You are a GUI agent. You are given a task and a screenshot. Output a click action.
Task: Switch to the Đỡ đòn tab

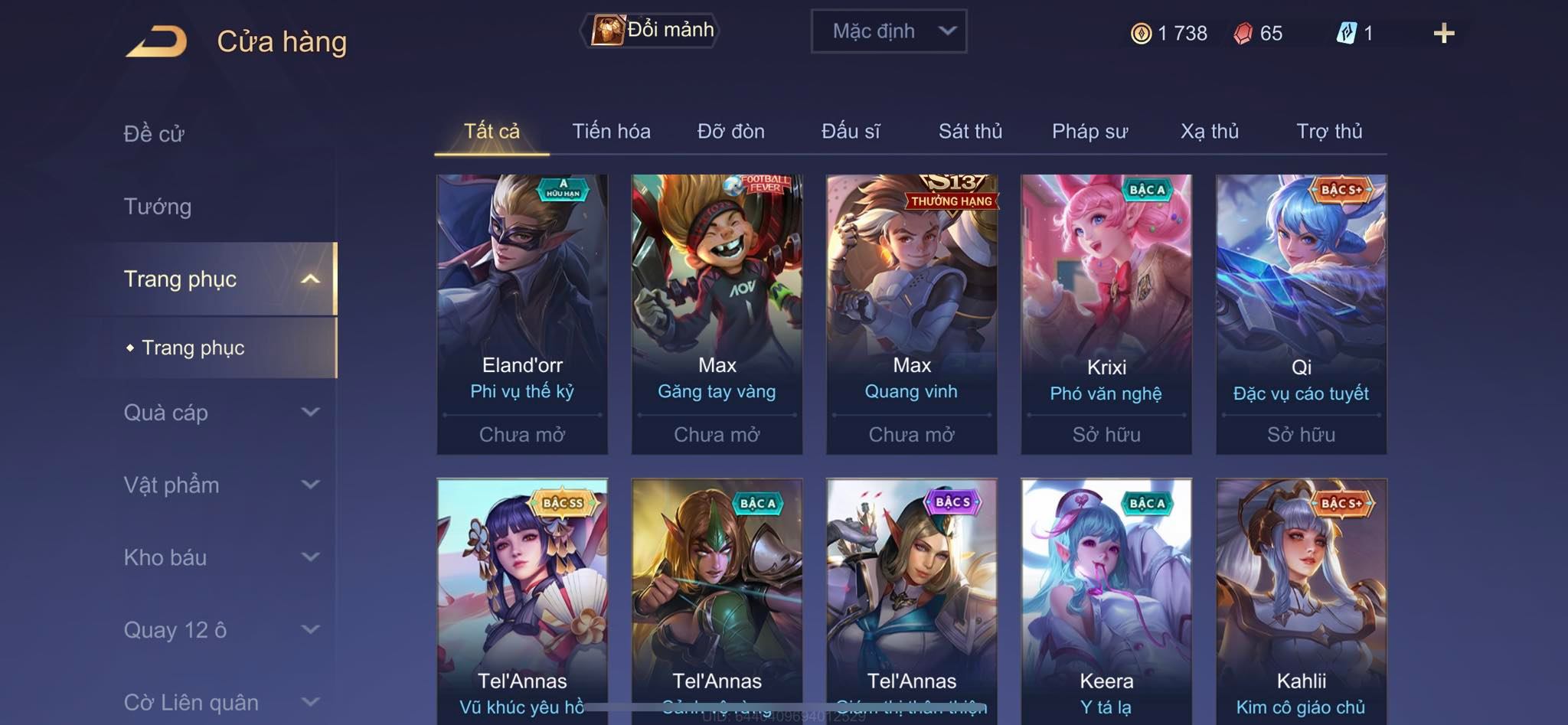pyautogui.click(x=730, y=132)
